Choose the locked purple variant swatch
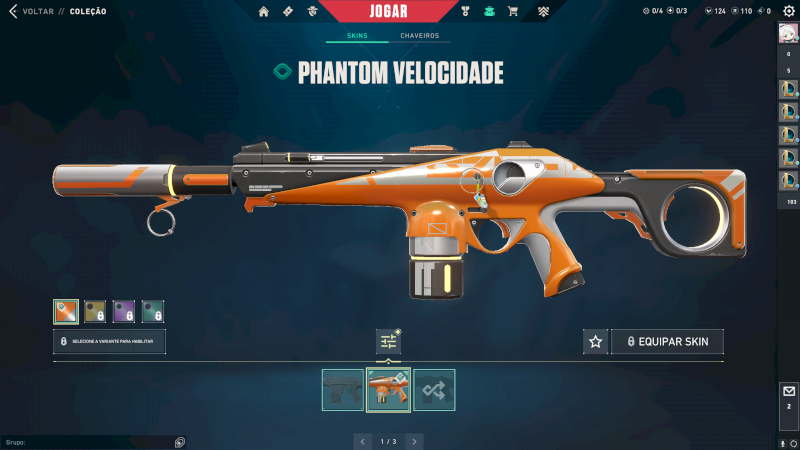Screen dimensions: 800x450 coord(124,312)
